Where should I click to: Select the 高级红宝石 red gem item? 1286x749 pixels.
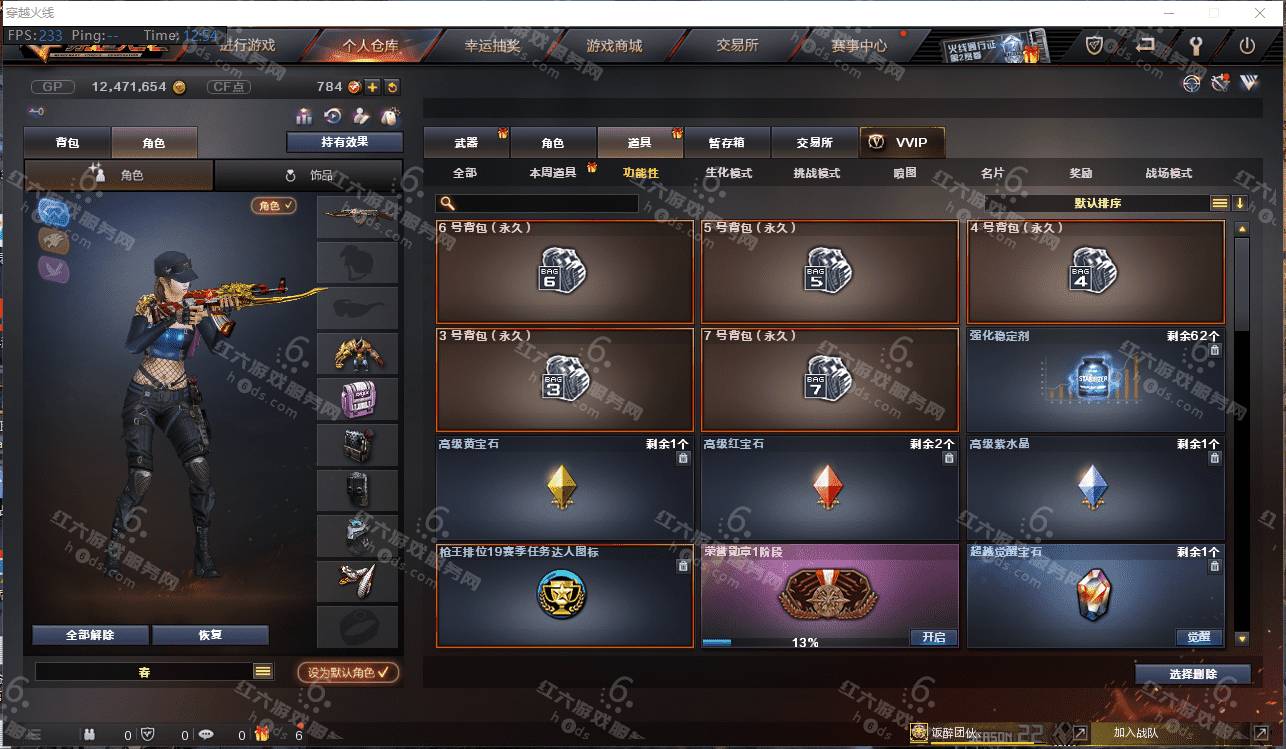tap(829, 487)
